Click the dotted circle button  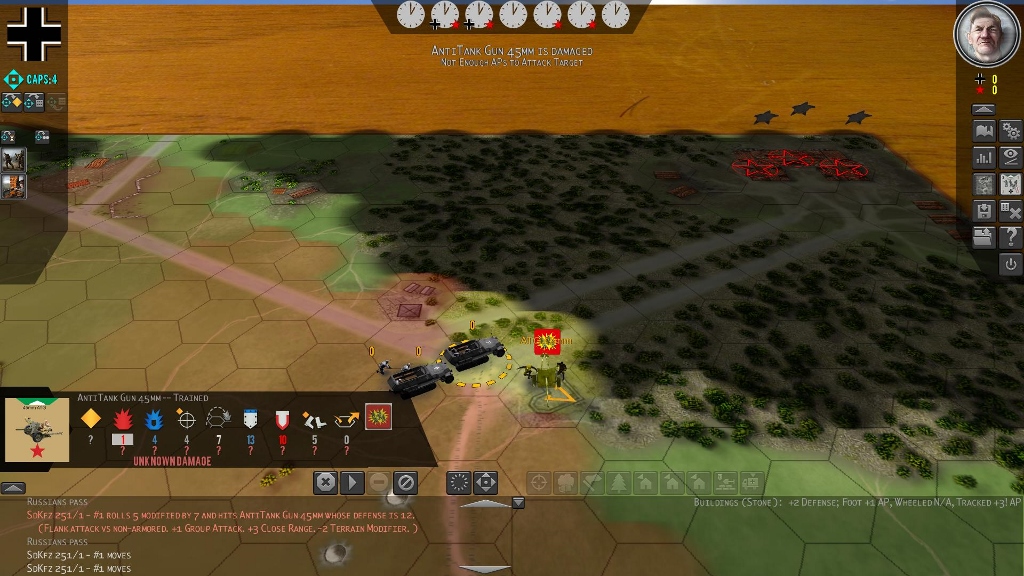458,482
